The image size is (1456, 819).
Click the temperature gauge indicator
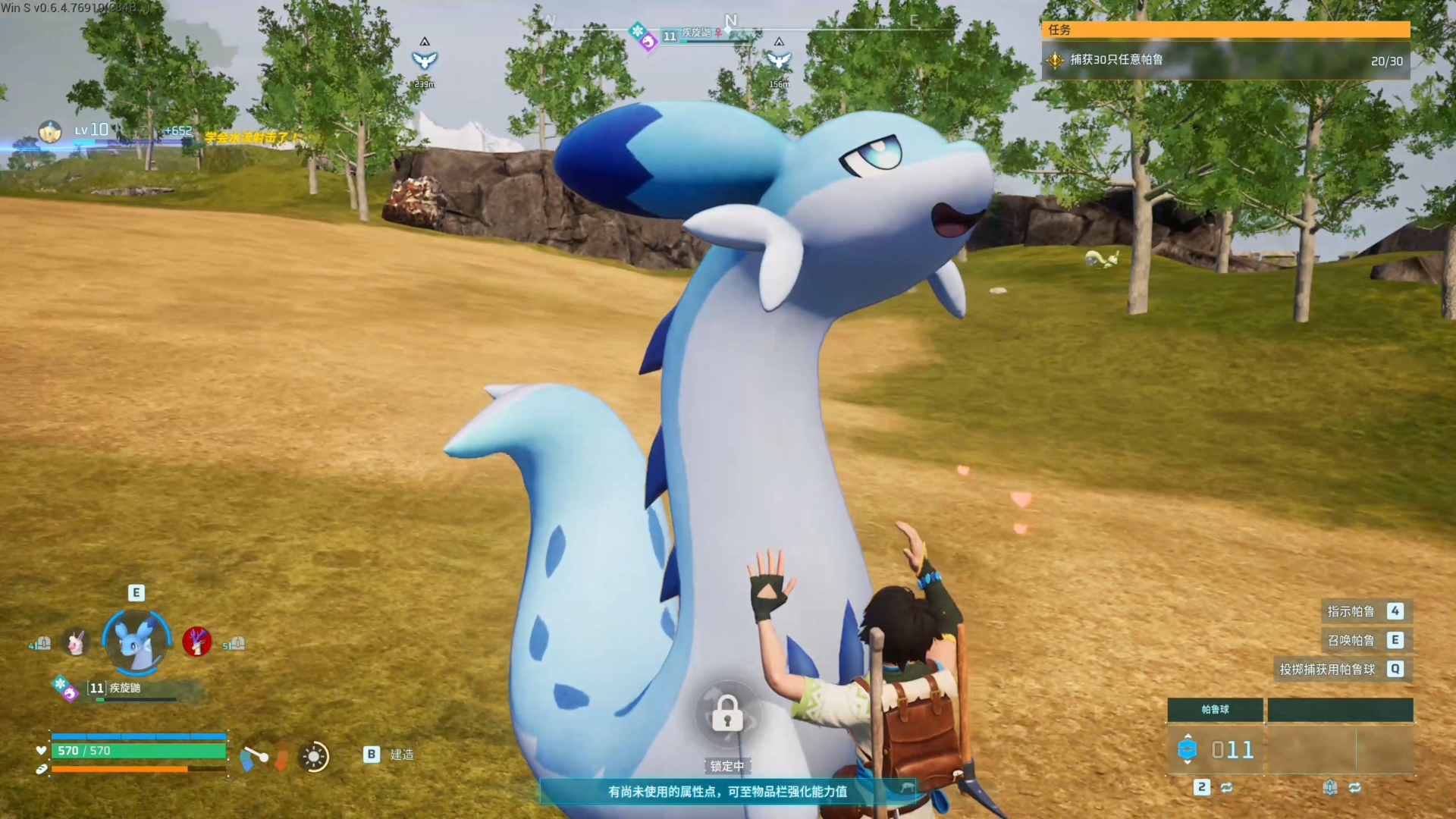pos(255,756)
